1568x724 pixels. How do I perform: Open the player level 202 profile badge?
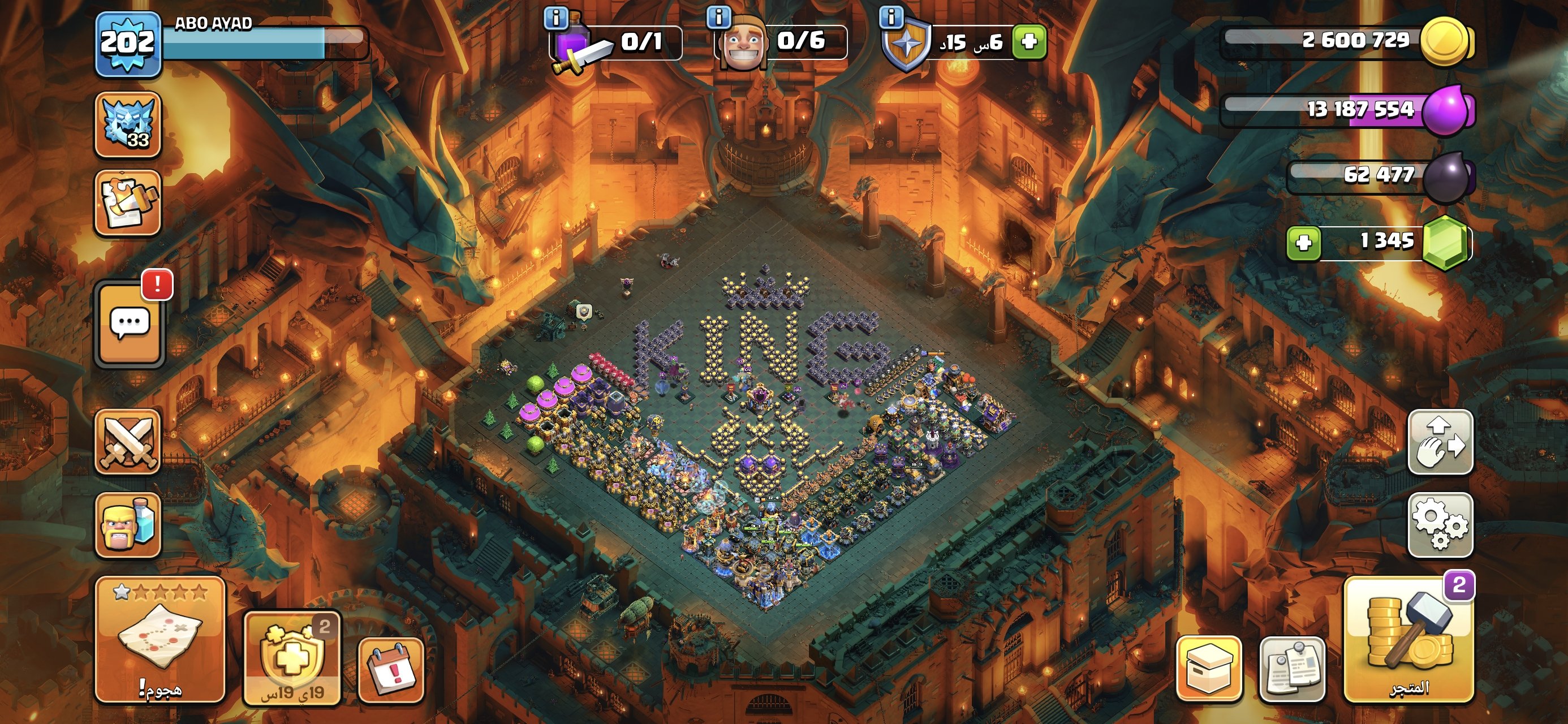point(128,44)
